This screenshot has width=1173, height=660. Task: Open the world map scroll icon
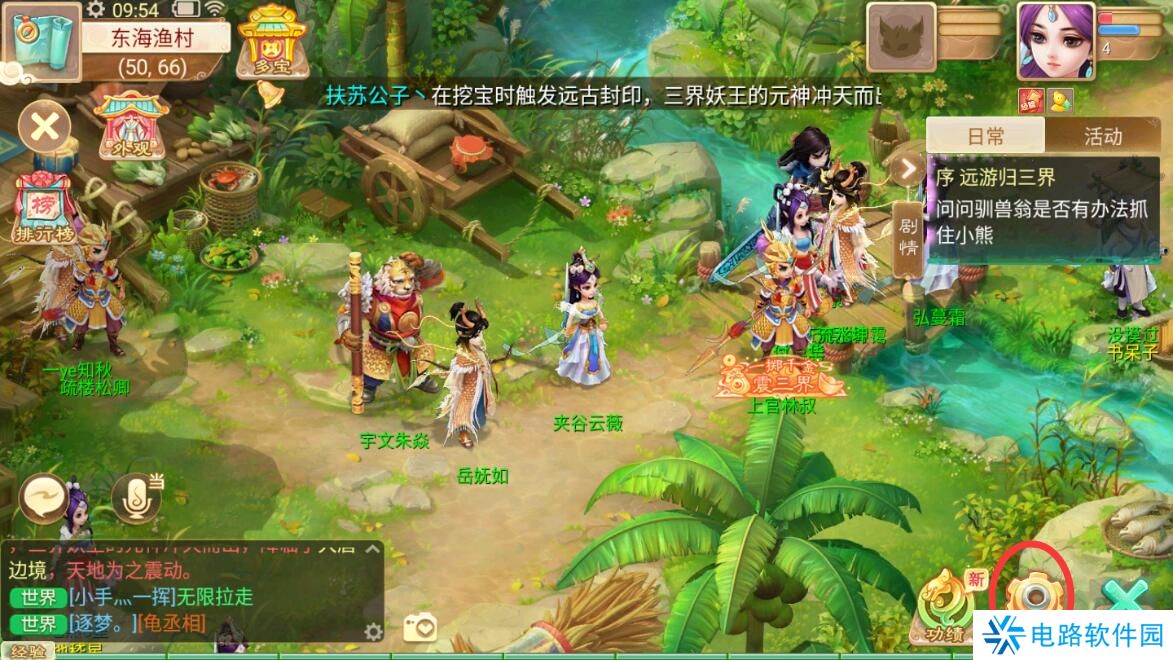[x=42, y=40]
